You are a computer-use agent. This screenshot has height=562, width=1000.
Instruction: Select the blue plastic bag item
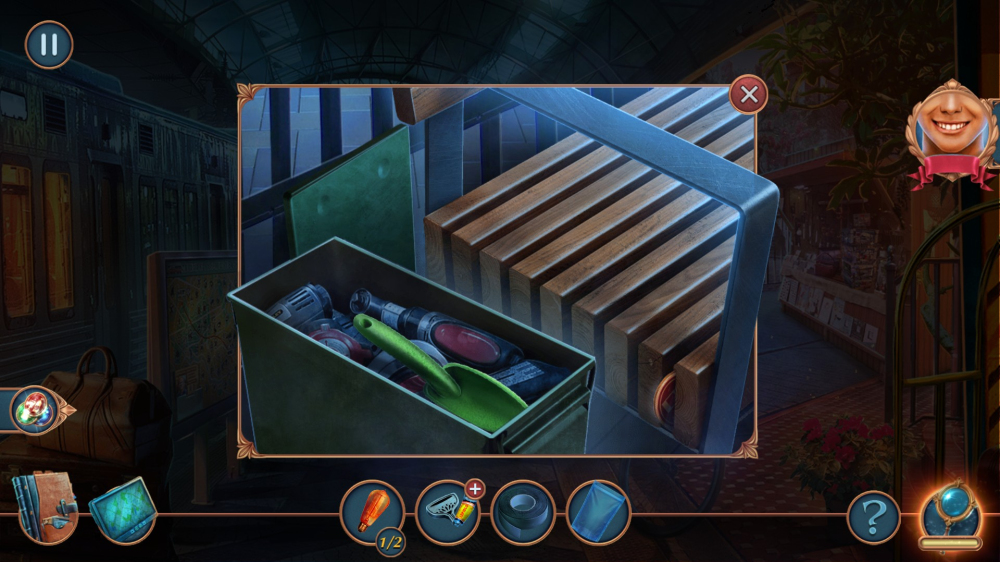(x=598, y=513)
